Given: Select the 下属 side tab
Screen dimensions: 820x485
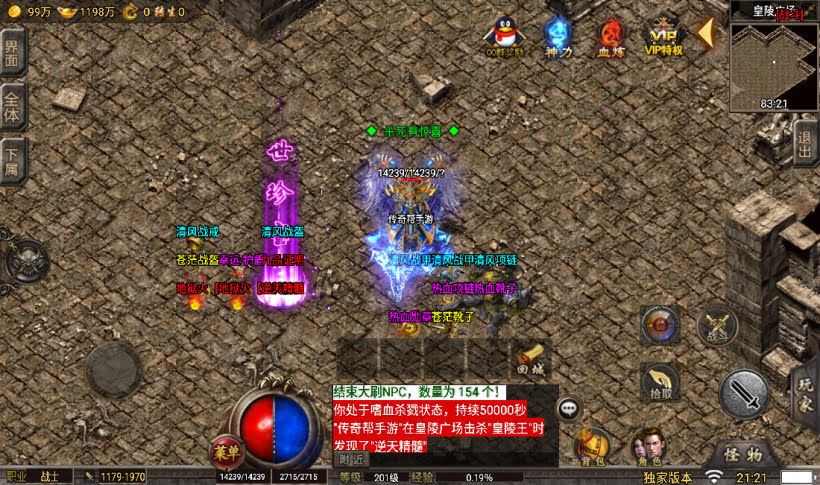Looking at the screenshot, I should click(12, 162).
